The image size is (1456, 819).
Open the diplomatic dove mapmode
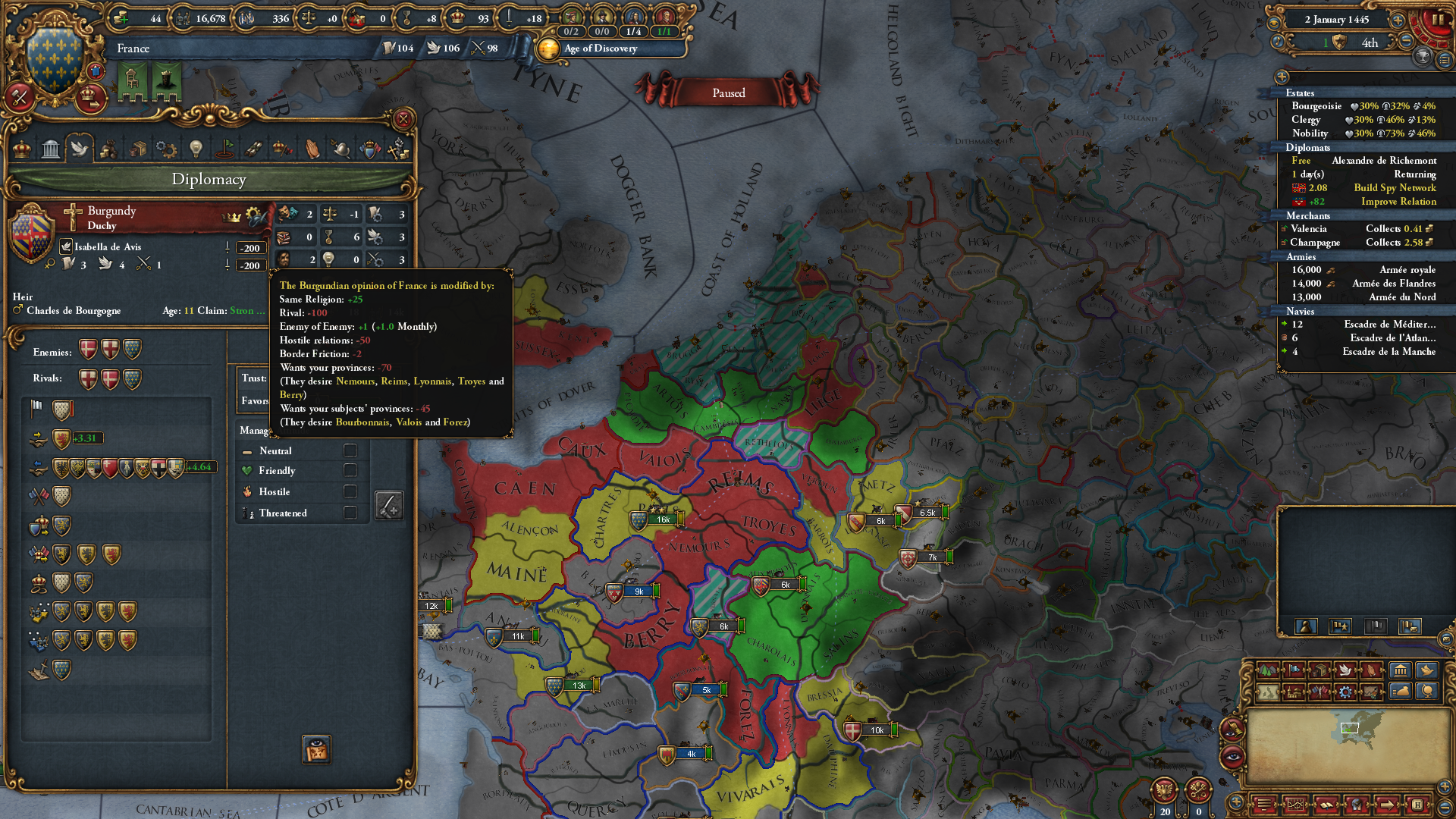tap(1345, 670)
